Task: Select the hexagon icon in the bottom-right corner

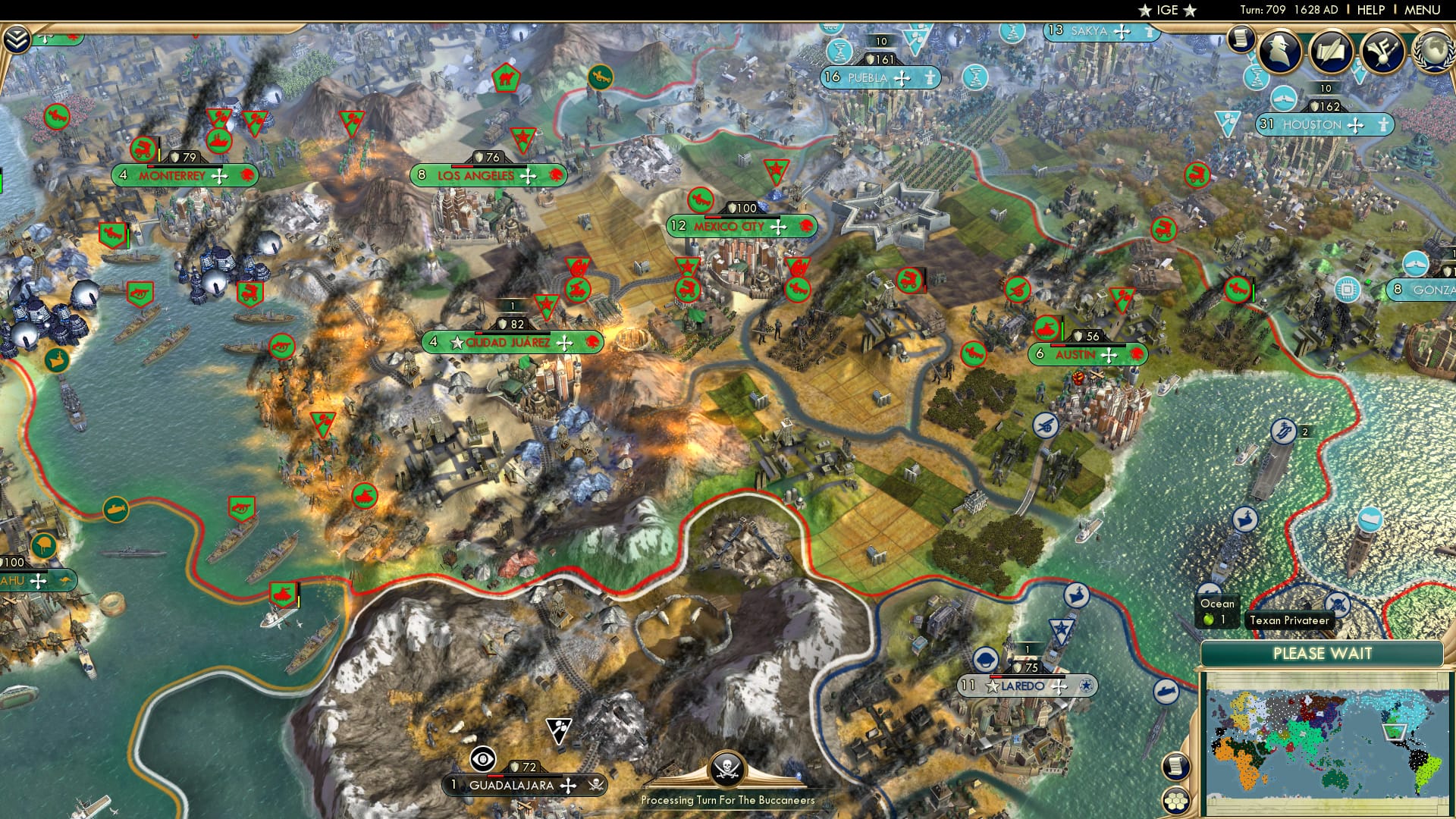Action: [x=1176, y=801]
